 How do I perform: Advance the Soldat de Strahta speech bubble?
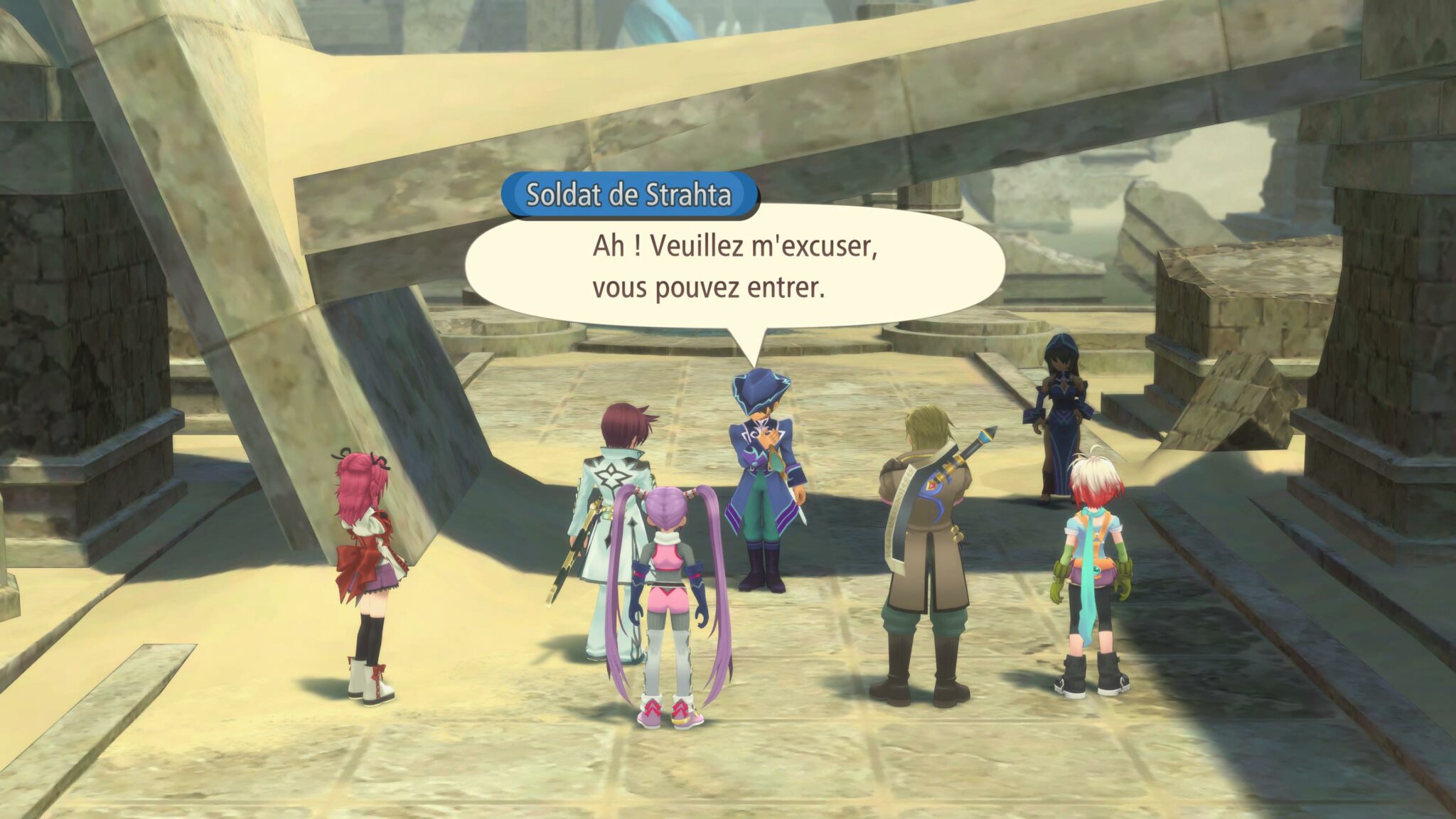click(x=734, y=267)
